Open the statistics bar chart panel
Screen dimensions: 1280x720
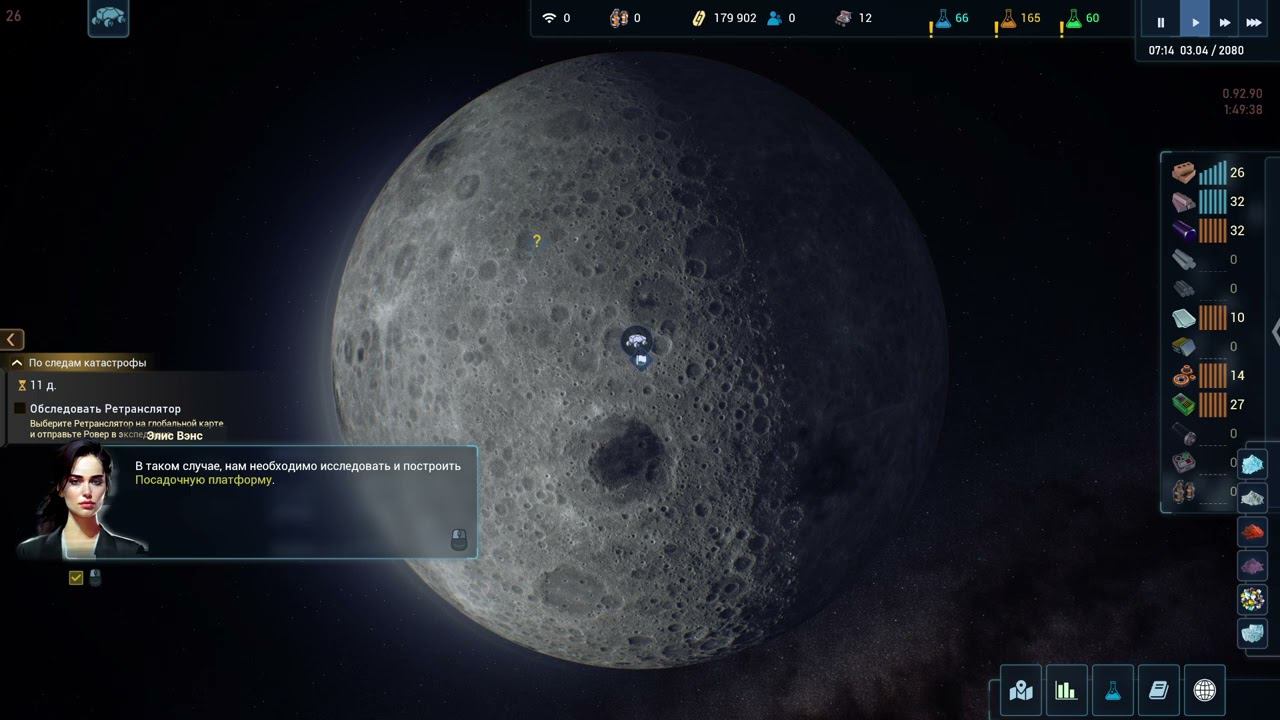click(1066, 690)
